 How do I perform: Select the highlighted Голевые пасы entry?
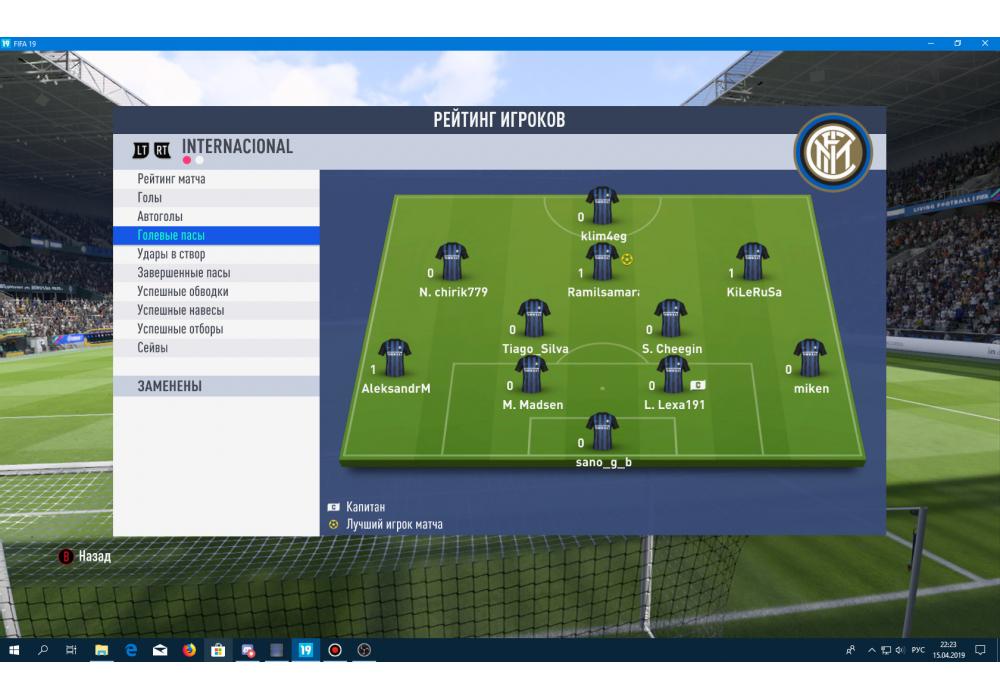(172, 236)
